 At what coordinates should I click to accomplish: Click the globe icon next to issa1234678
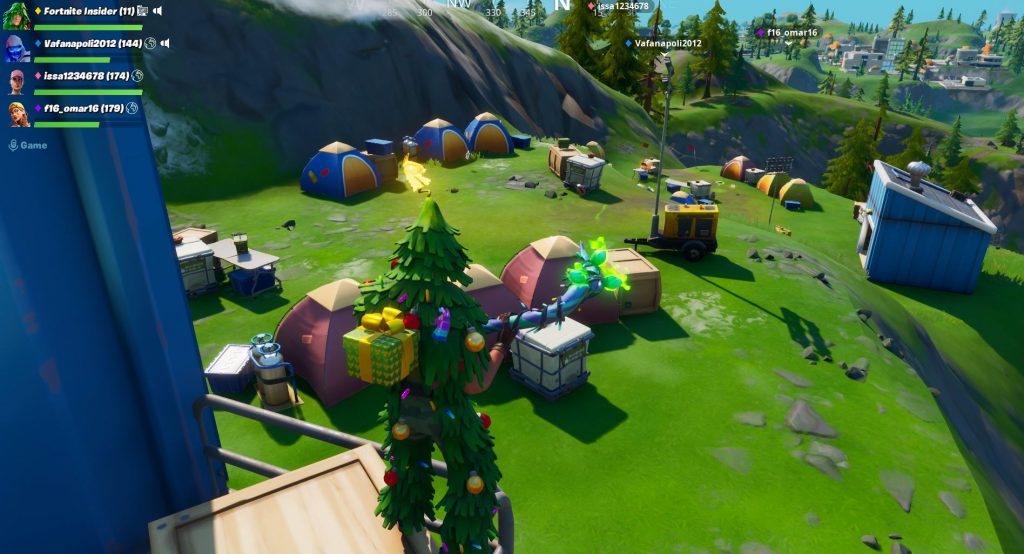click(138, 76)
